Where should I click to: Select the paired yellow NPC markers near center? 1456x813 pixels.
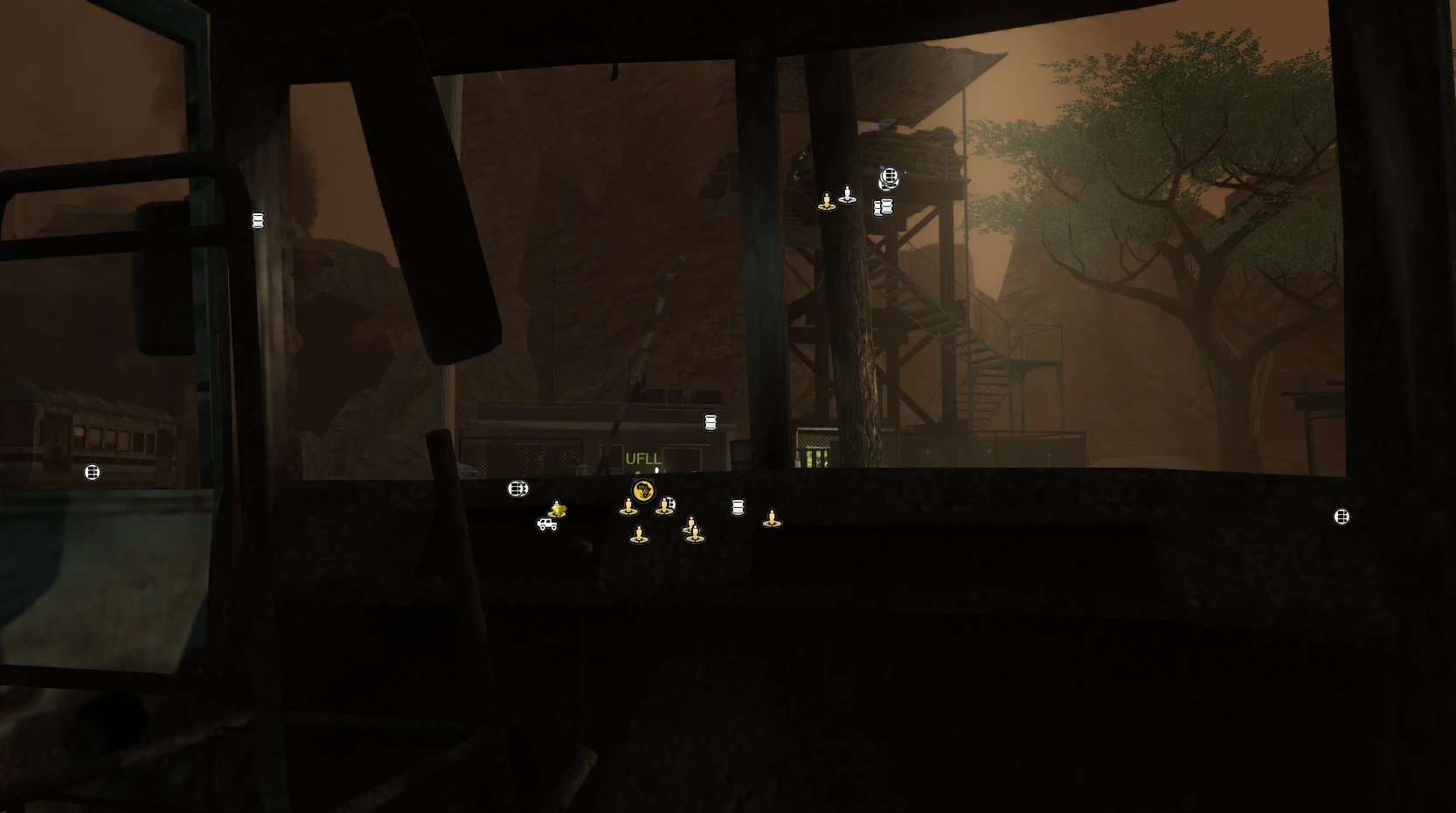coord(692,526)
